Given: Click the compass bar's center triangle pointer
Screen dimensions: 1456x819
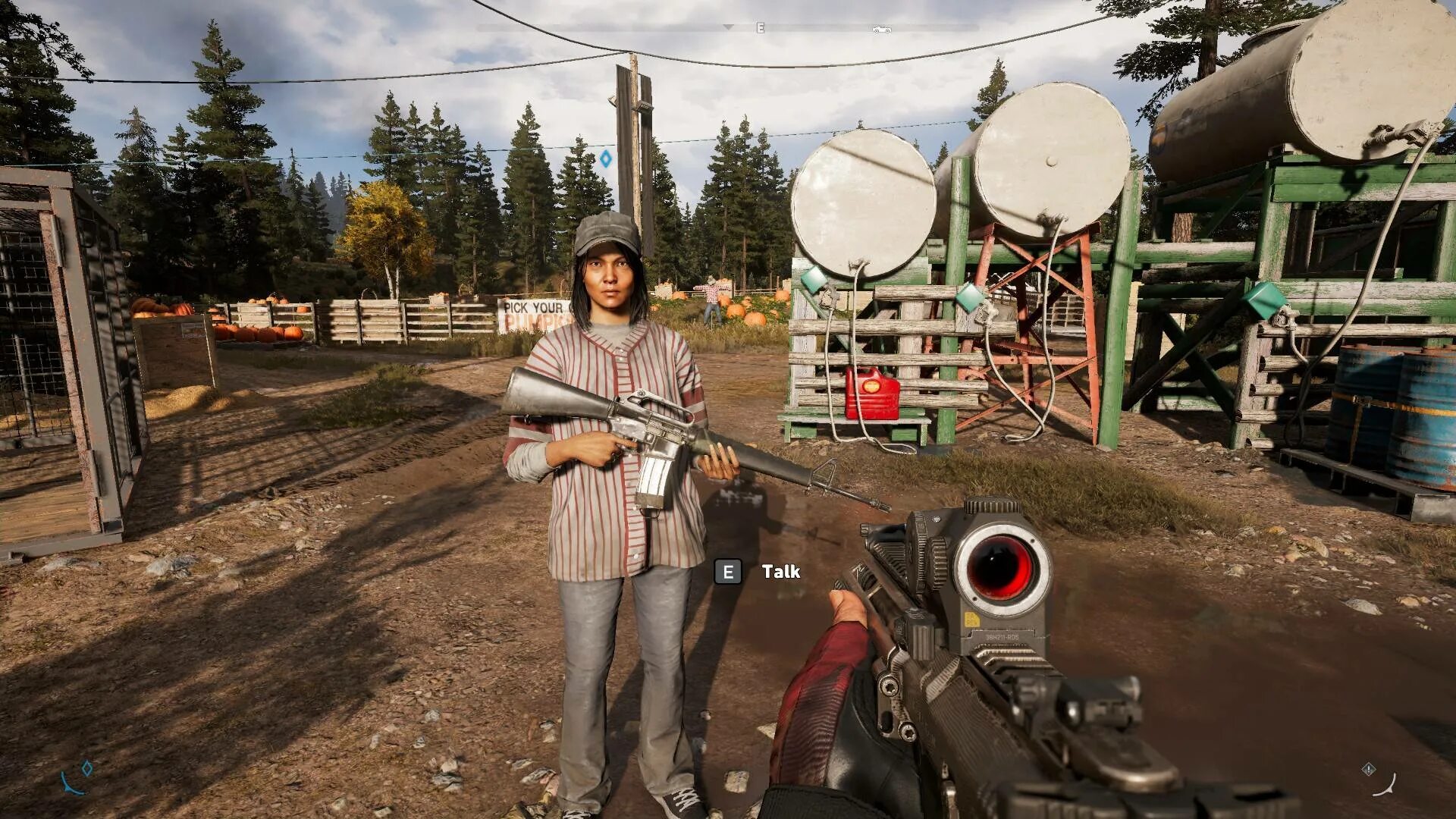Looking at the screenshot, I should coord(728,27).
